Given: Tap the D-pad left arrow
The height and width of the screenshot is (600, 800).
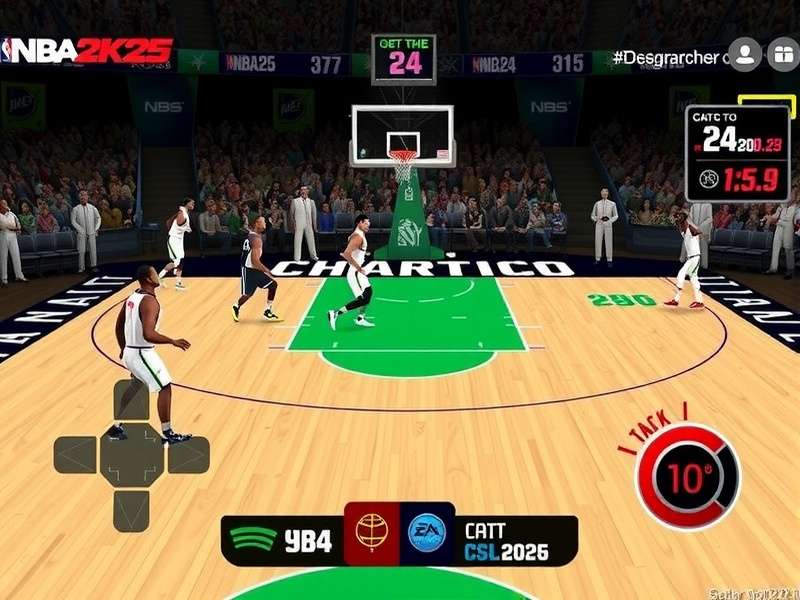Looking at the screenshot, I should click(77, 455).
